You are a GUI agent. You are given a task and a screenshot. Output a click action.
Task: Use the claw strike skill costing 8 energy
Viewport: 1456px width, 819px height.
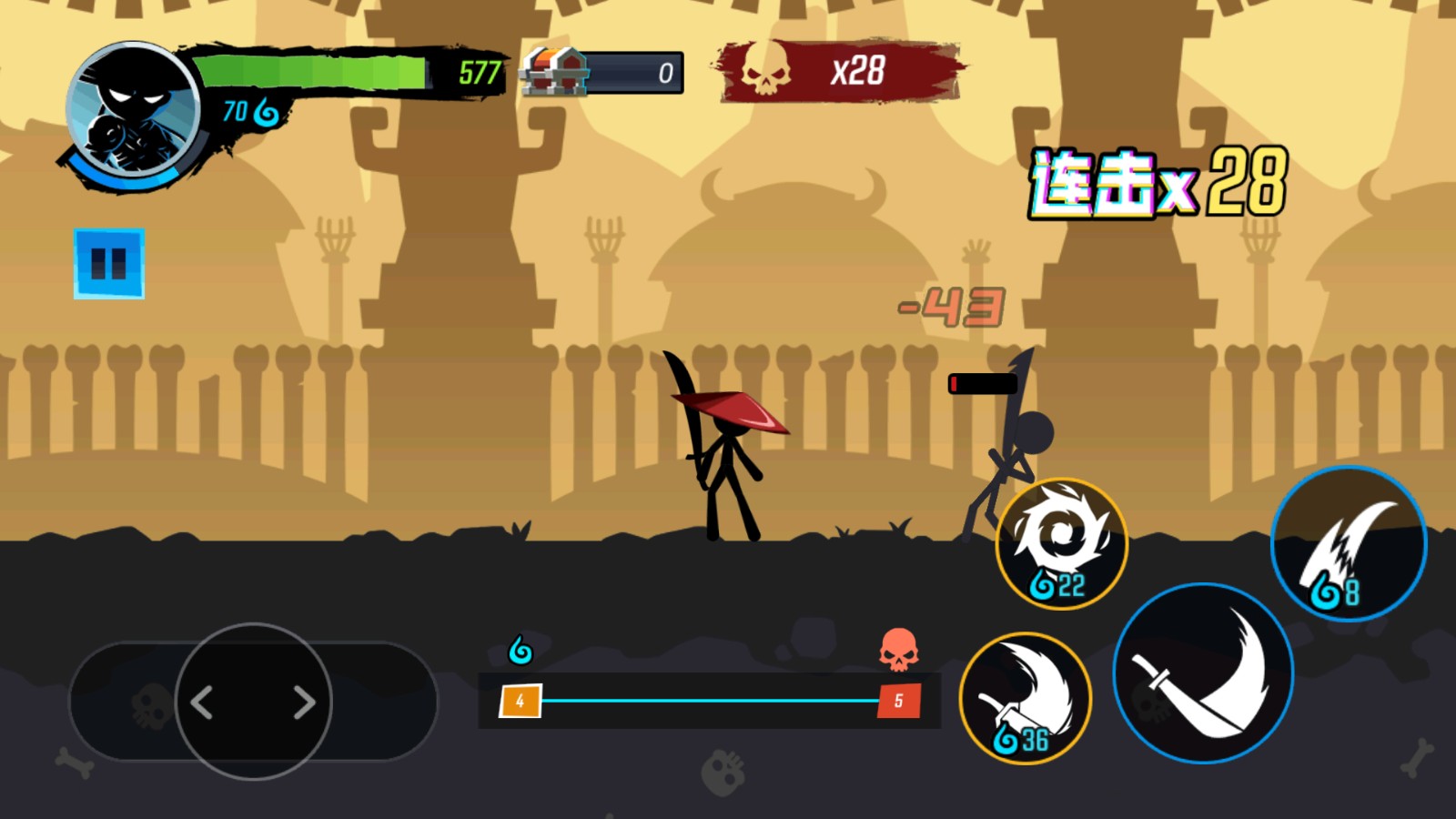[1349, 543]
